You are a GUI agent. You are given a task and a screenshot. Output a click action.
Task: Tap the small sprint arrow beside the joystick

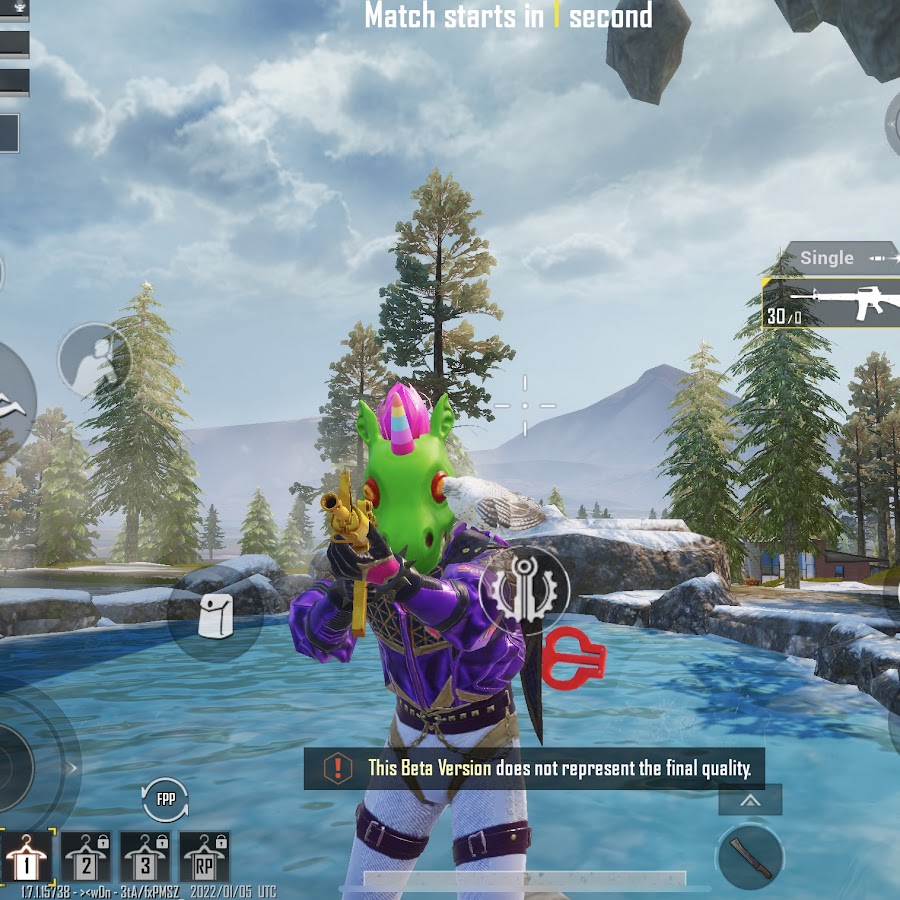tap(72, 768)
